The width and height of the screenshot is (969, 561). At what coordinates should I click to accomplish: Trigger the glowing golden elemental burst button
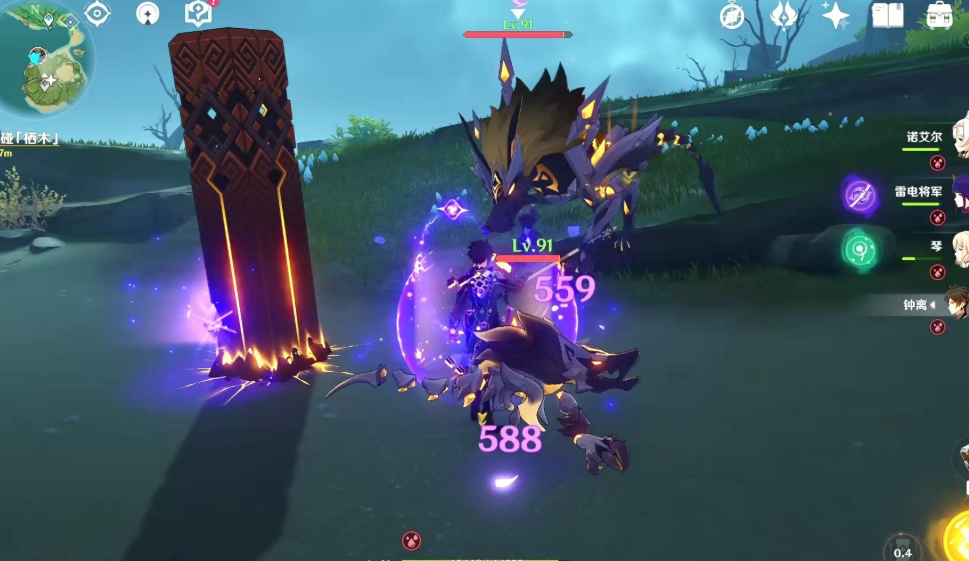coord(958,535)
